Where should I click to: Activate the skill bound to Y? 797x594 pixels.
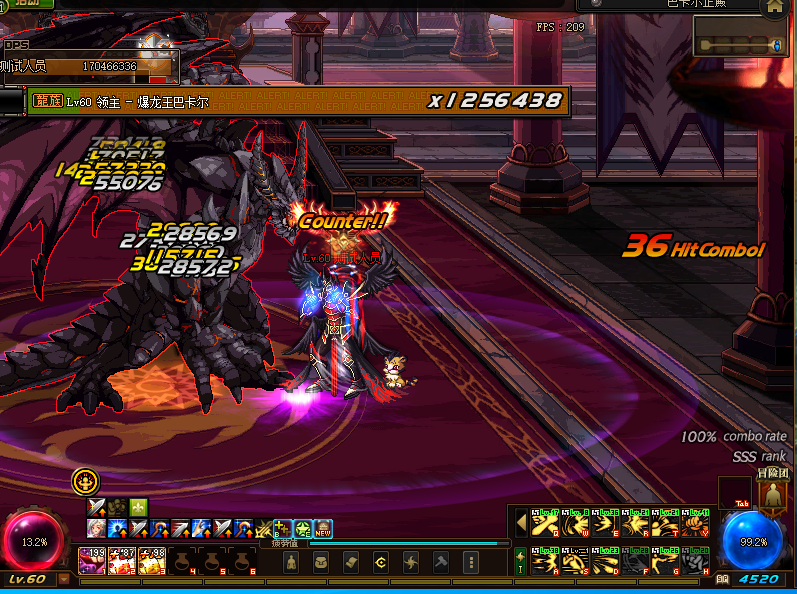tap(696, 523)
